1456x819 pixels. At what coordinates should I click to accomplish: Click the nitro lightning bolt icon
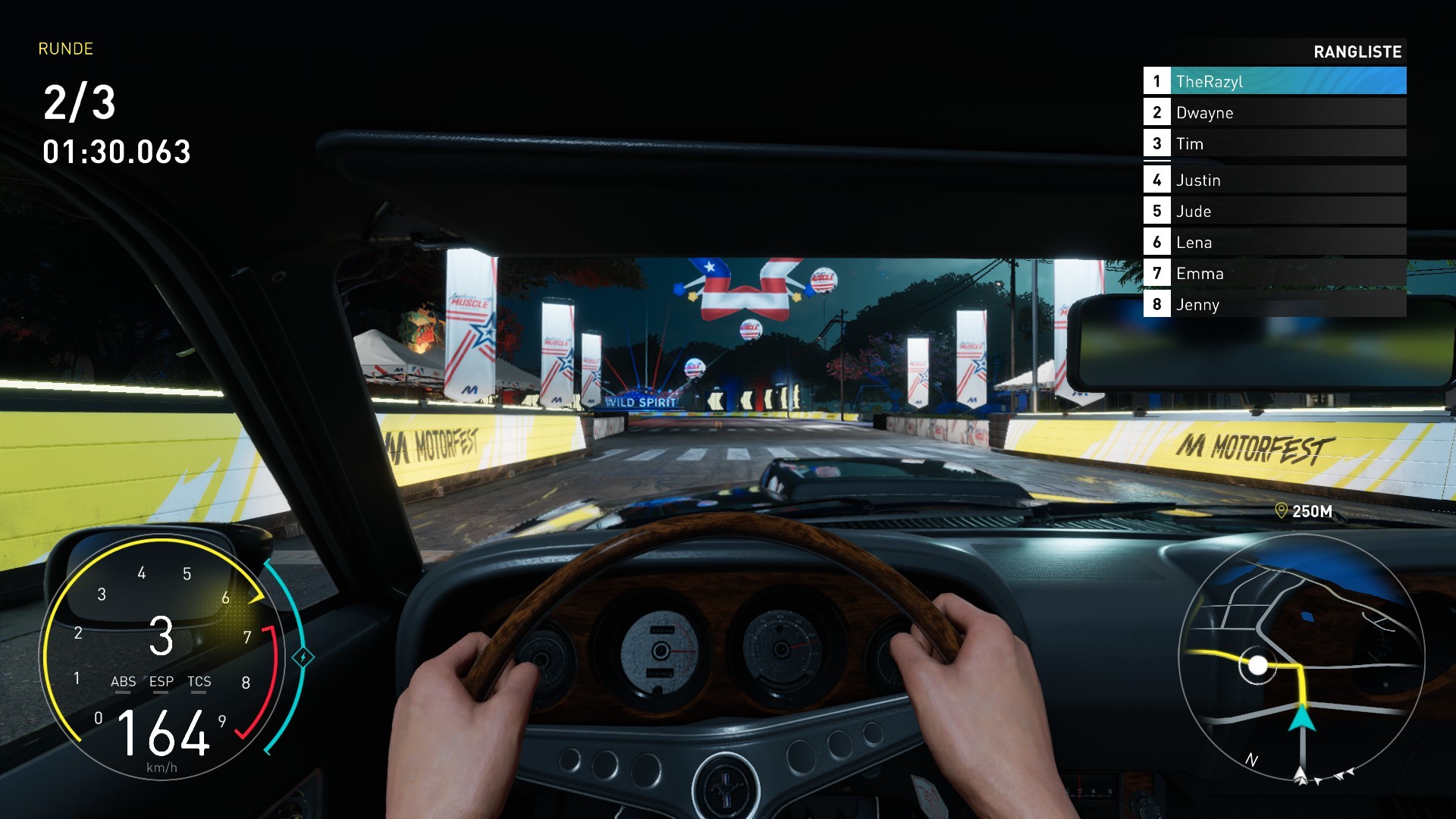(303, 657)
